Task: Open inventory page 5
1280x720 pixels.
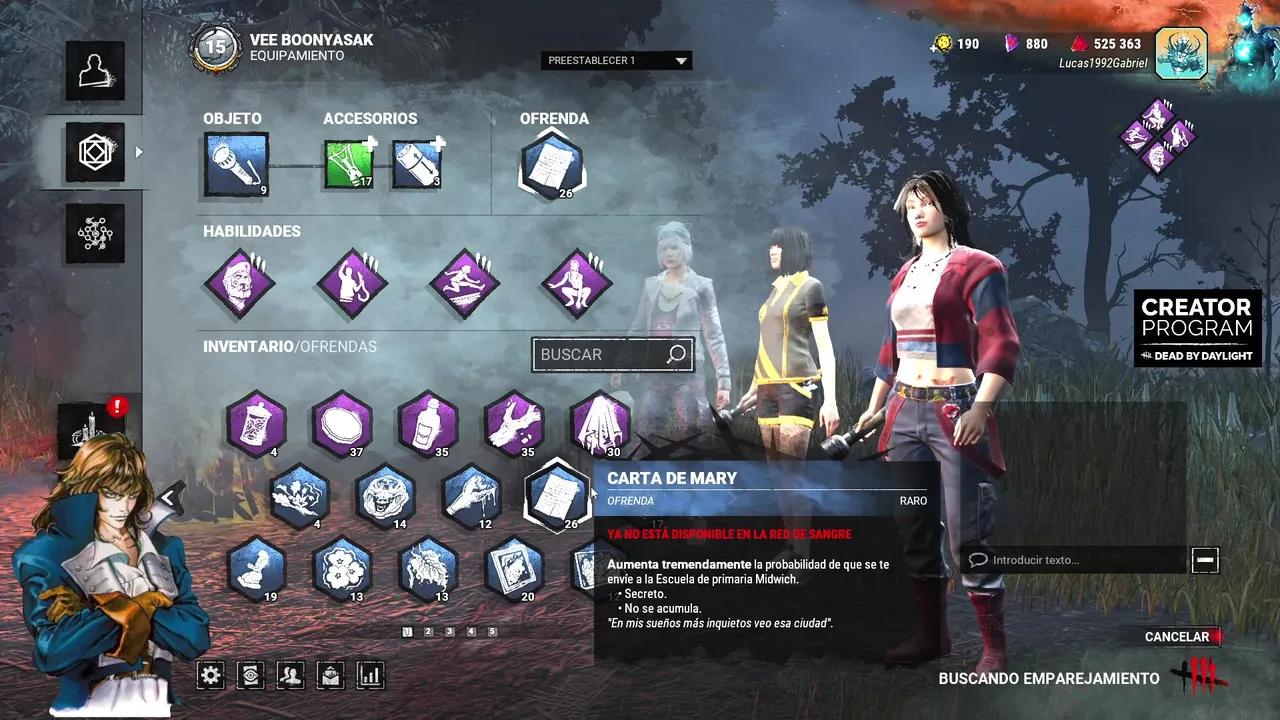Action: [493, 632]
